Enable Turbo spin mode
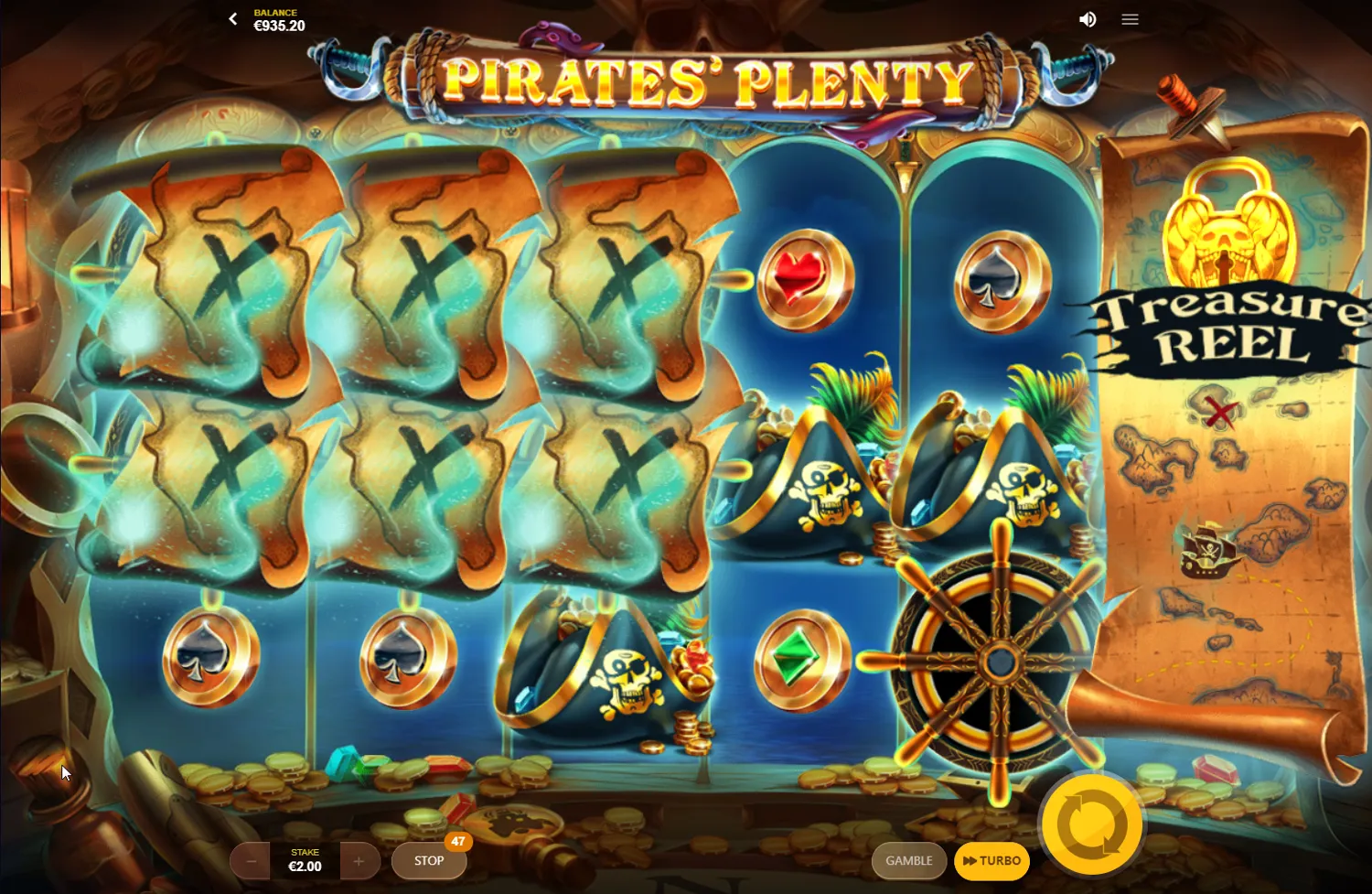 coord(992,860)
